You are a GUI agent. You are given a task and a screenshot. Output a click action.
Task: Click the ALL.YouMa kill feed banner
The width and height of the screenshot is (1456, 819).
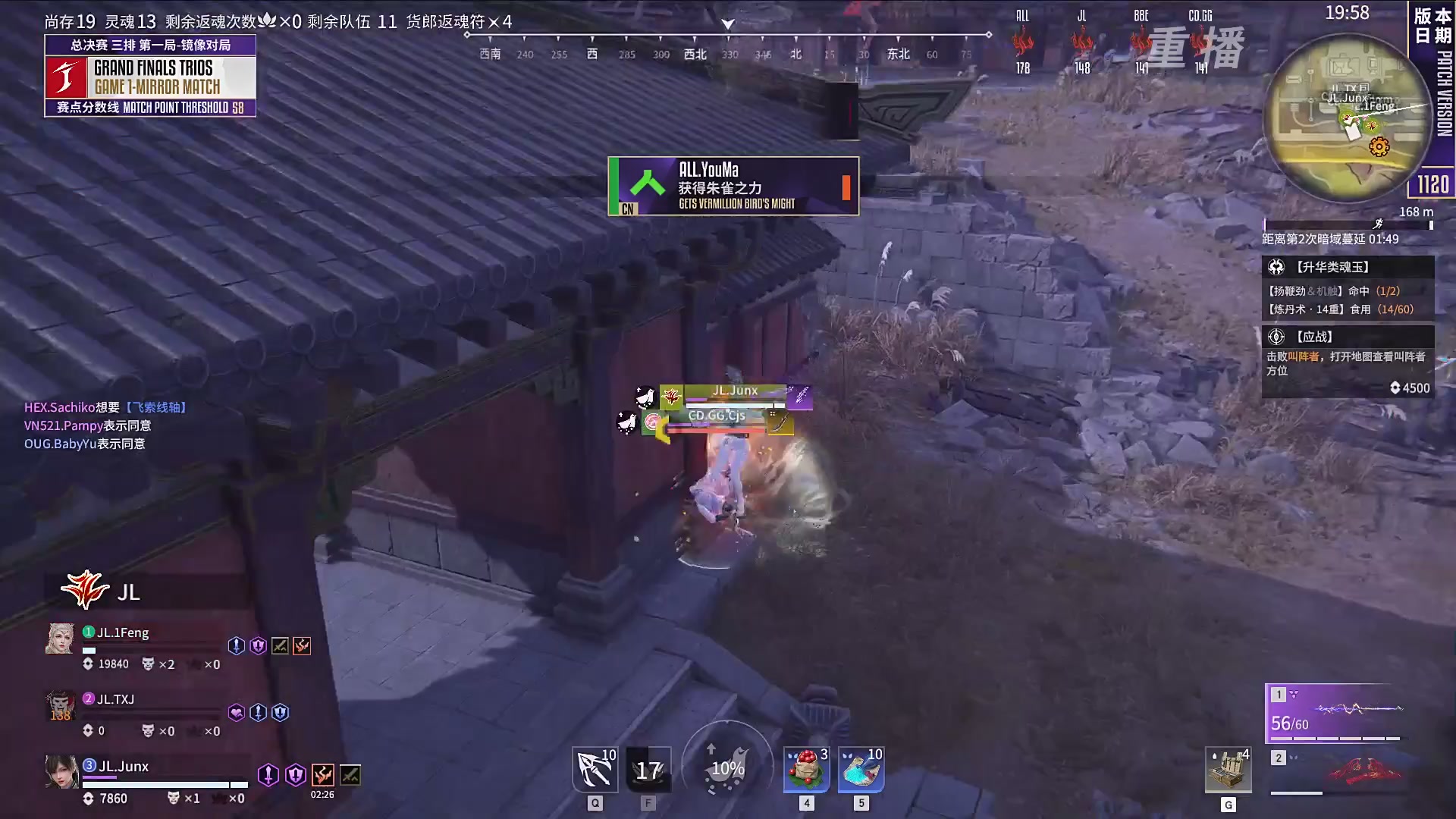point(733,186)
